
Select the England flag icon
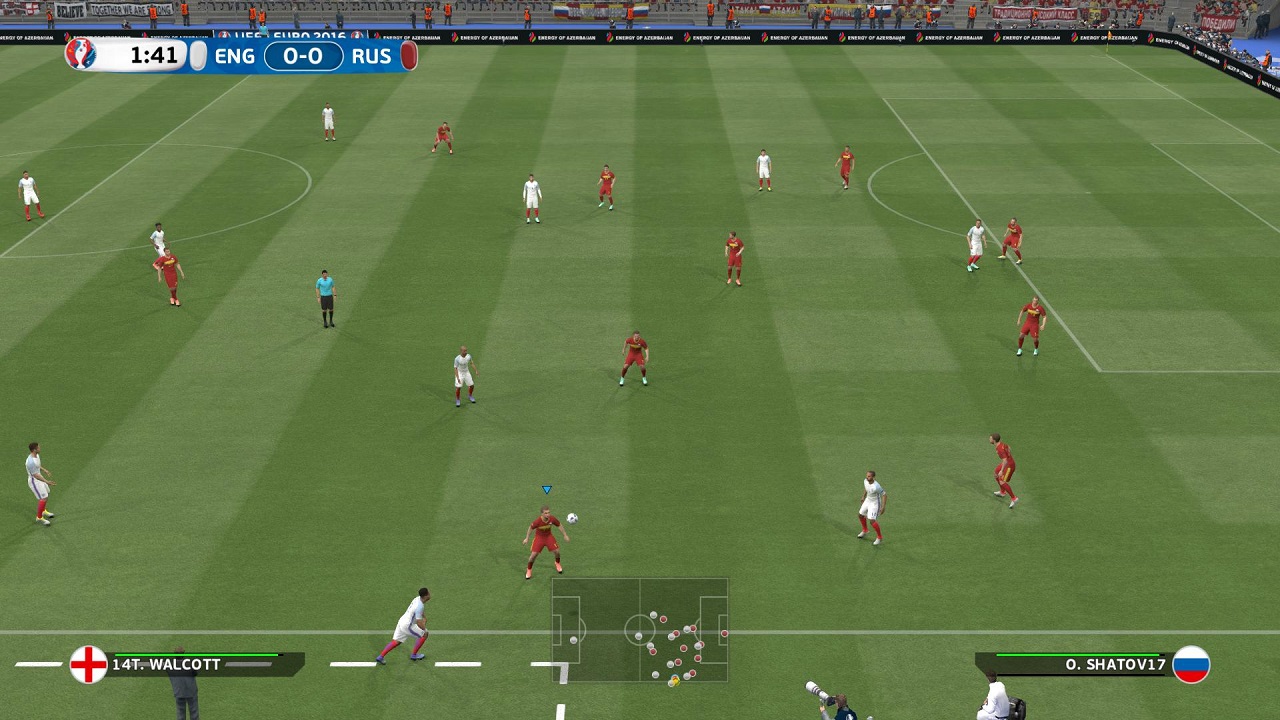click(x=88, y=664)
